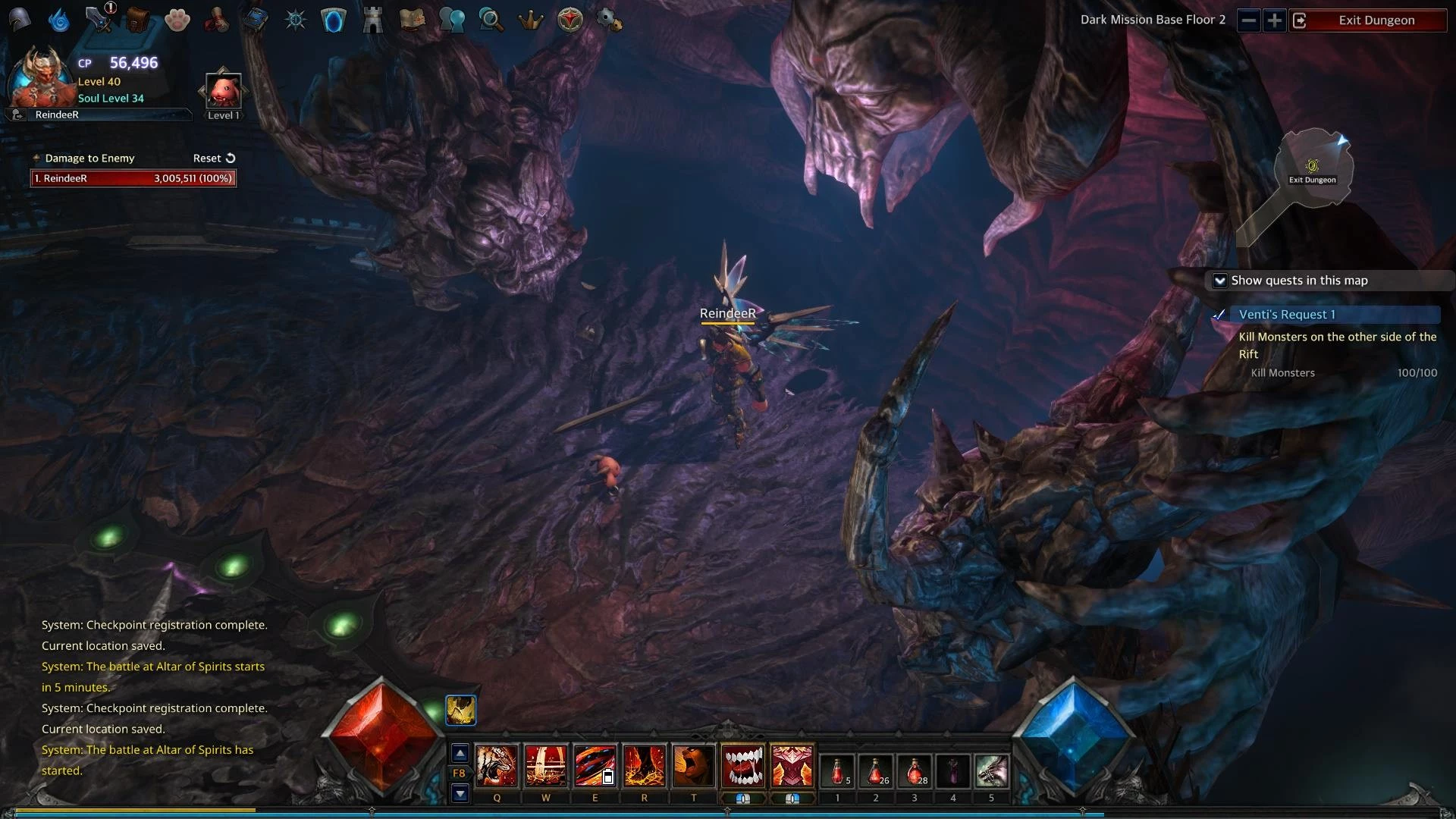Reset the Damage to Enemy meter
Image resolution: width=1456 pixels, height=819 pixels.
click(214, 158)
